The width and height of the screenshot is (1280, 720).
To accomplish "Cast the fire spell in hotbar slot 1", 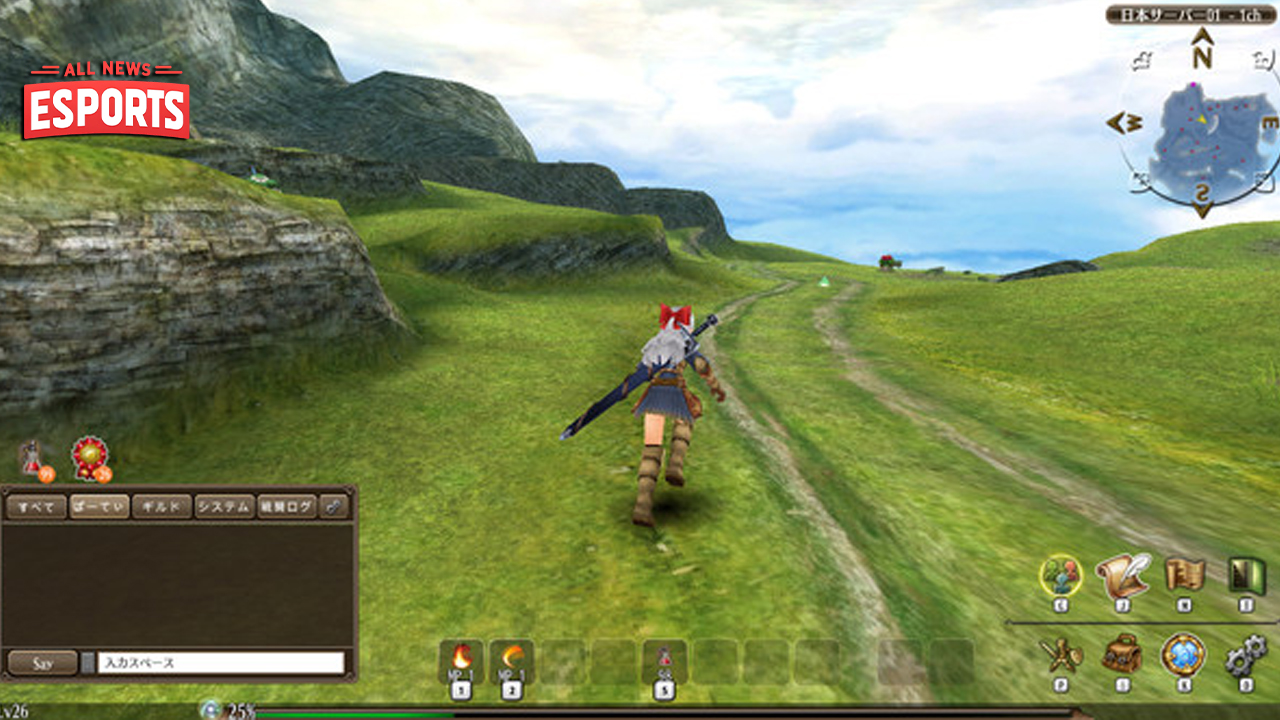I will (463, 658).
